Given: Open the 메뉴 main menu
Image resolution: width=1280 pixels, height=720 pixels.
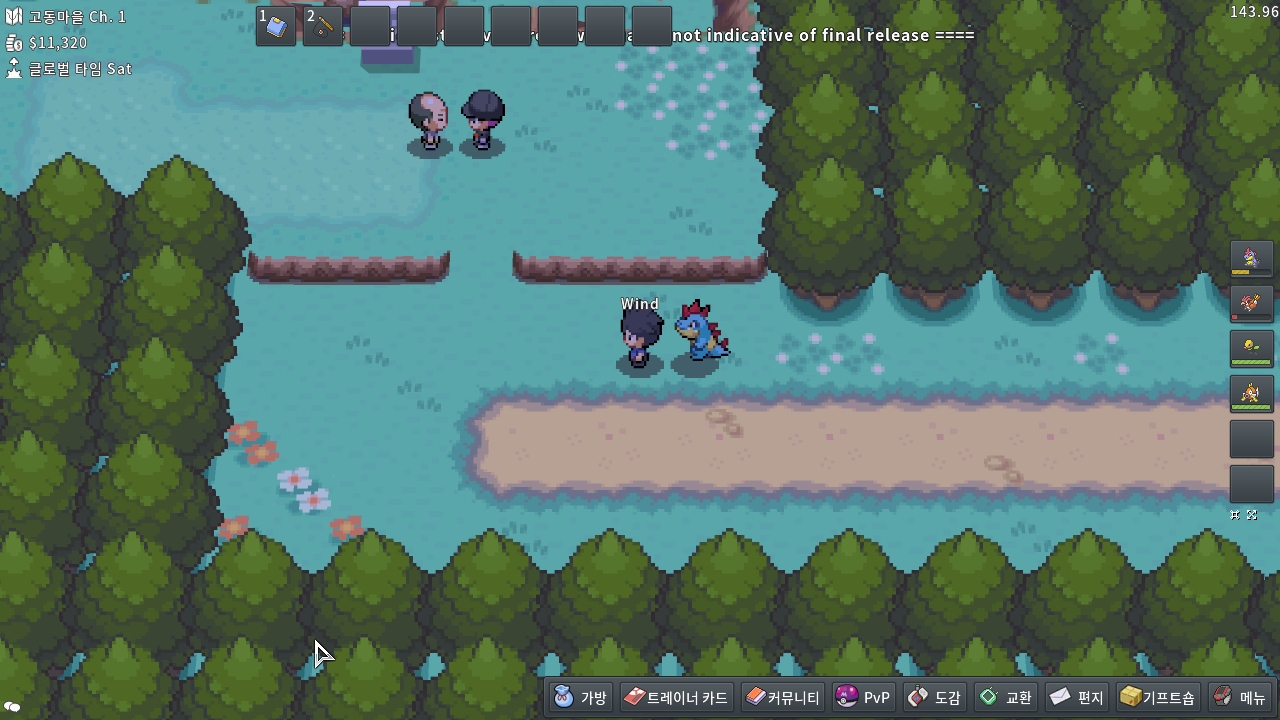Looking at the screenshot, I should [1240, 697].
